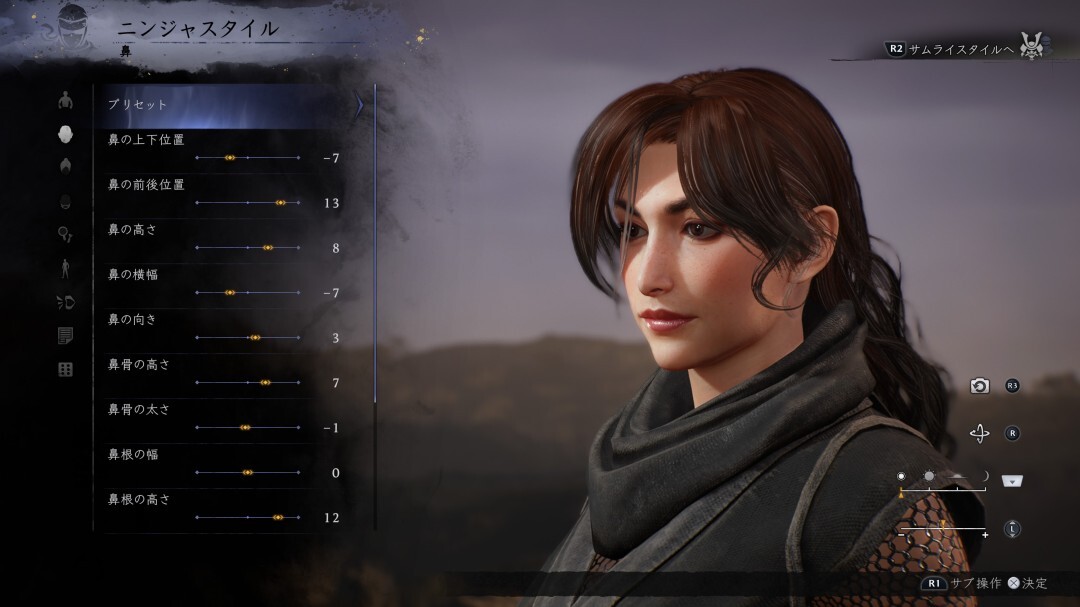This screenshot has width=1080, height=607.
Task: Open the hair category icon
Action: pyautogui.click(x=66, y=165)
